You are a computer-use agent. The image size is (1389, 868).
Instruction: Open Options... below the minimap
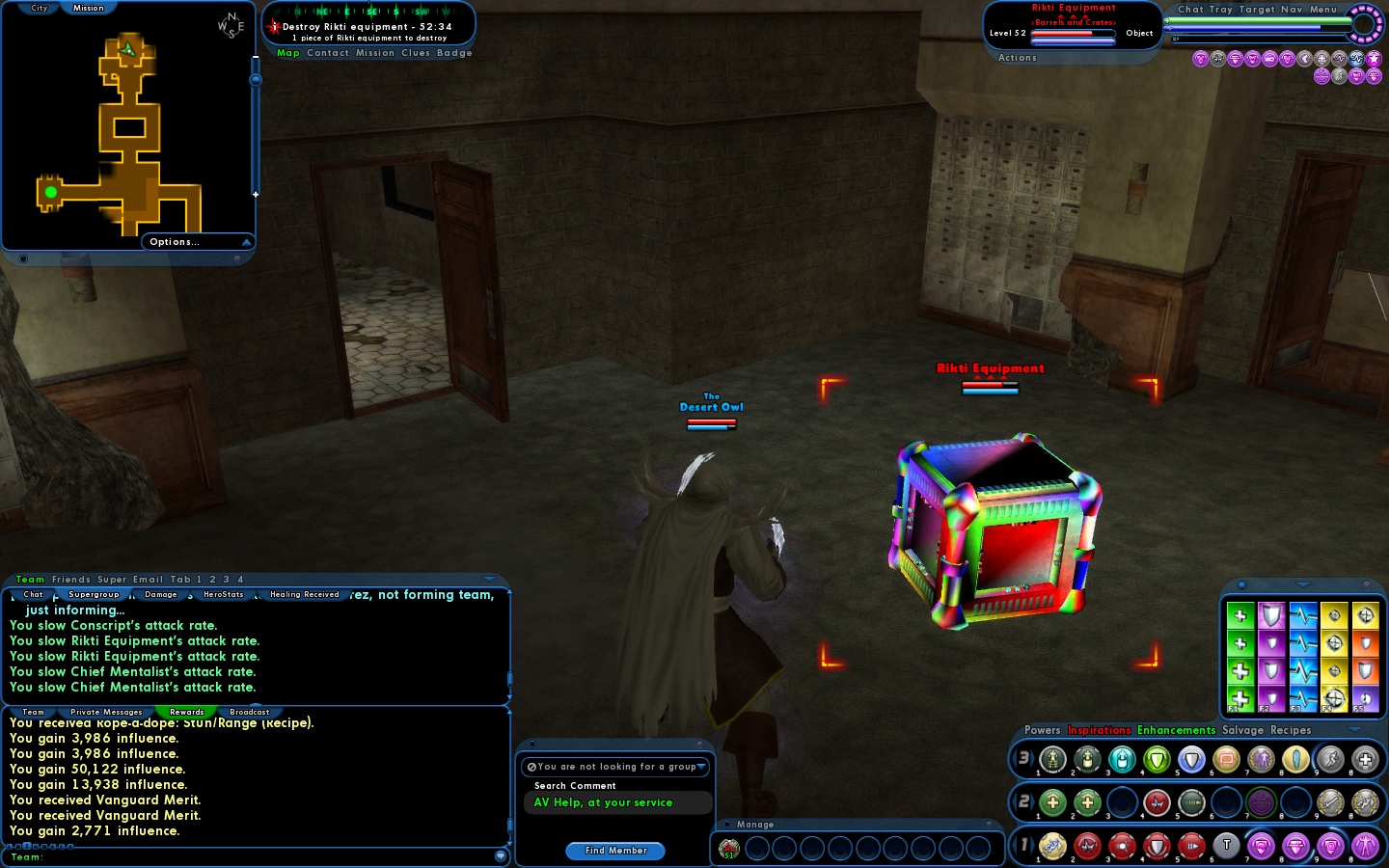[x=173, y=242]
